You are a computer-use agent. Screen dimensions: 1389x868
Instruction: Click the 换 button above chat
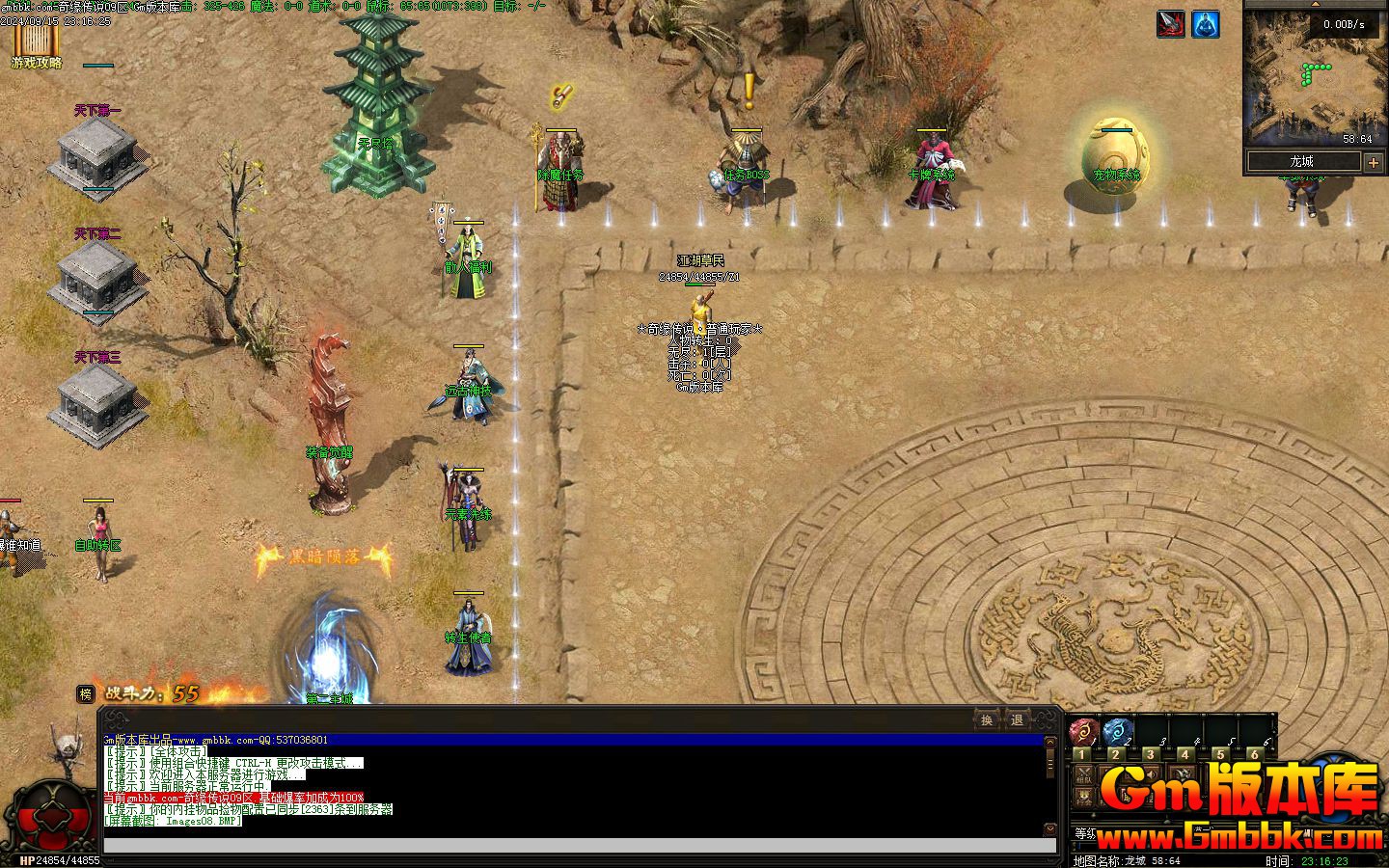click(987, 719)
